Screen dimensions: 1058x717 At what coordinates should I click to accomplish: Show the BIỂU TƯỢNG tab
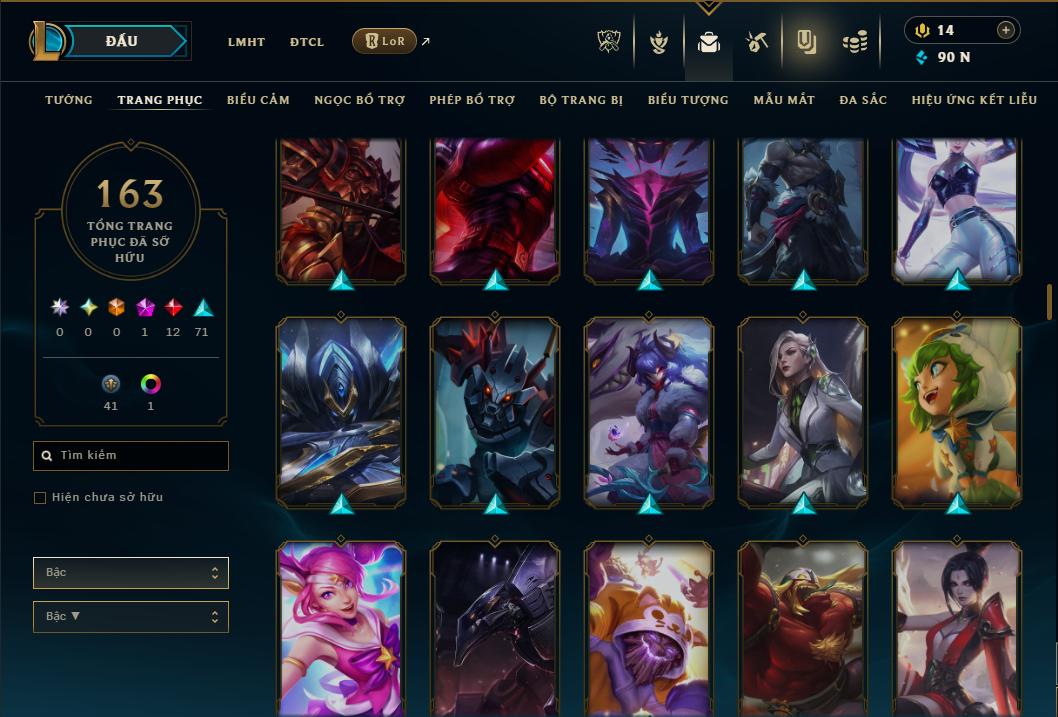pos(688,100)
